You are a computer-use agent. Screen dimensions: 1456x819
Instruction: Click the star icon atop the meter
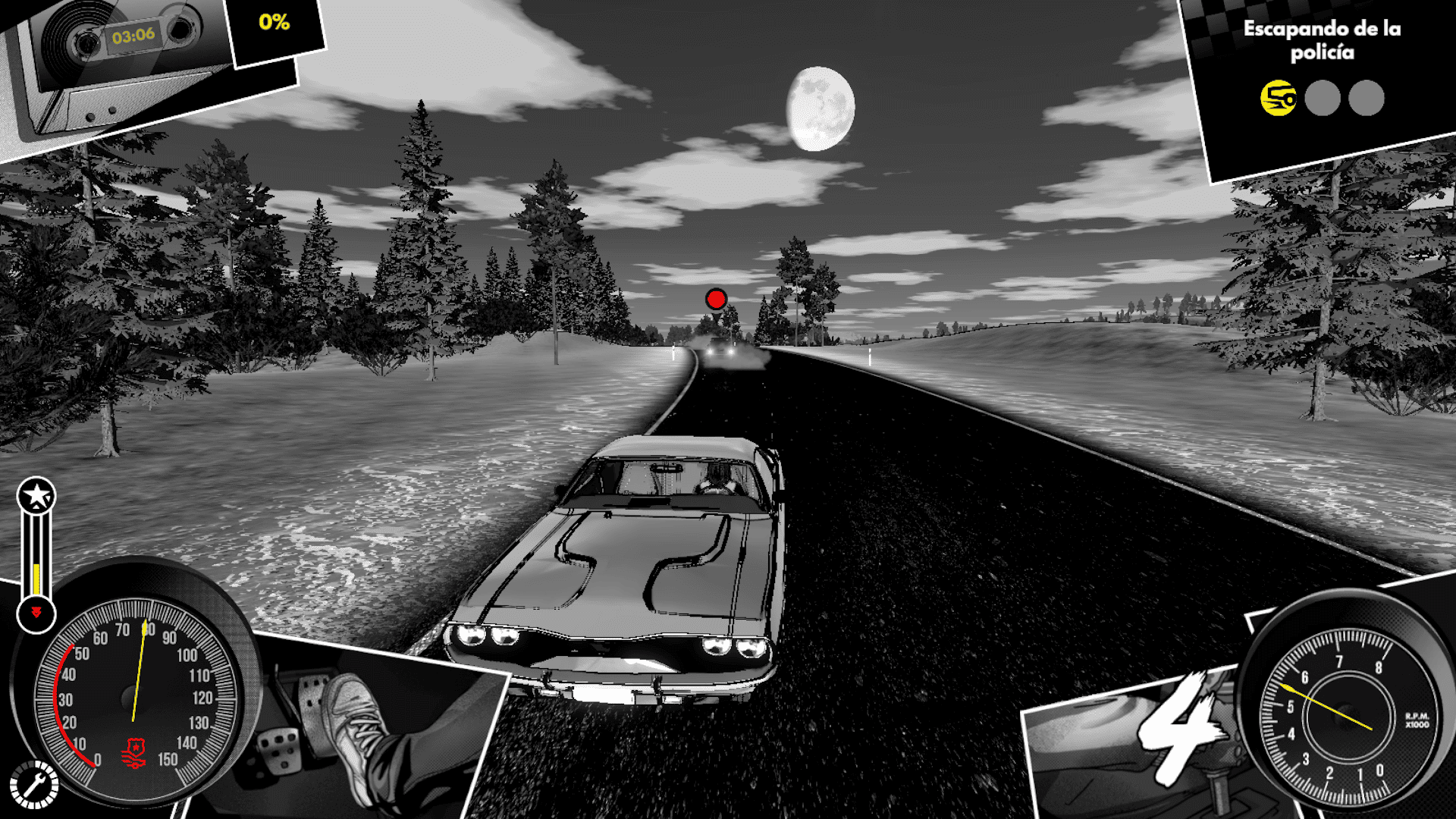point(36,496)
